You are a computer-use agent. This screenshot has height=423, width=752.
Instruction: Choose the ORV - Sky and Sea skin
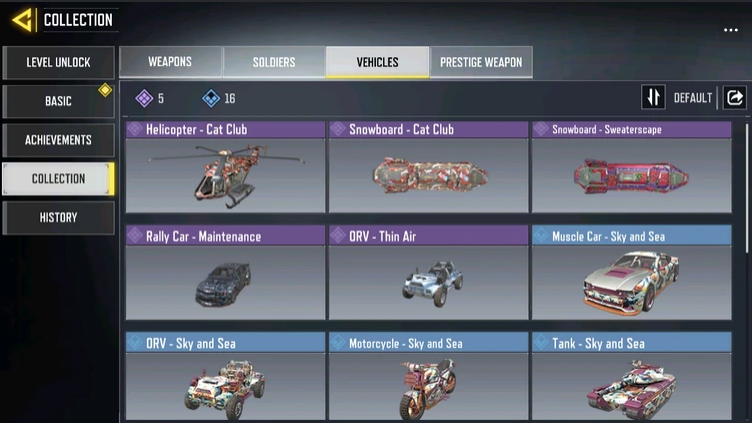point(226,380)
